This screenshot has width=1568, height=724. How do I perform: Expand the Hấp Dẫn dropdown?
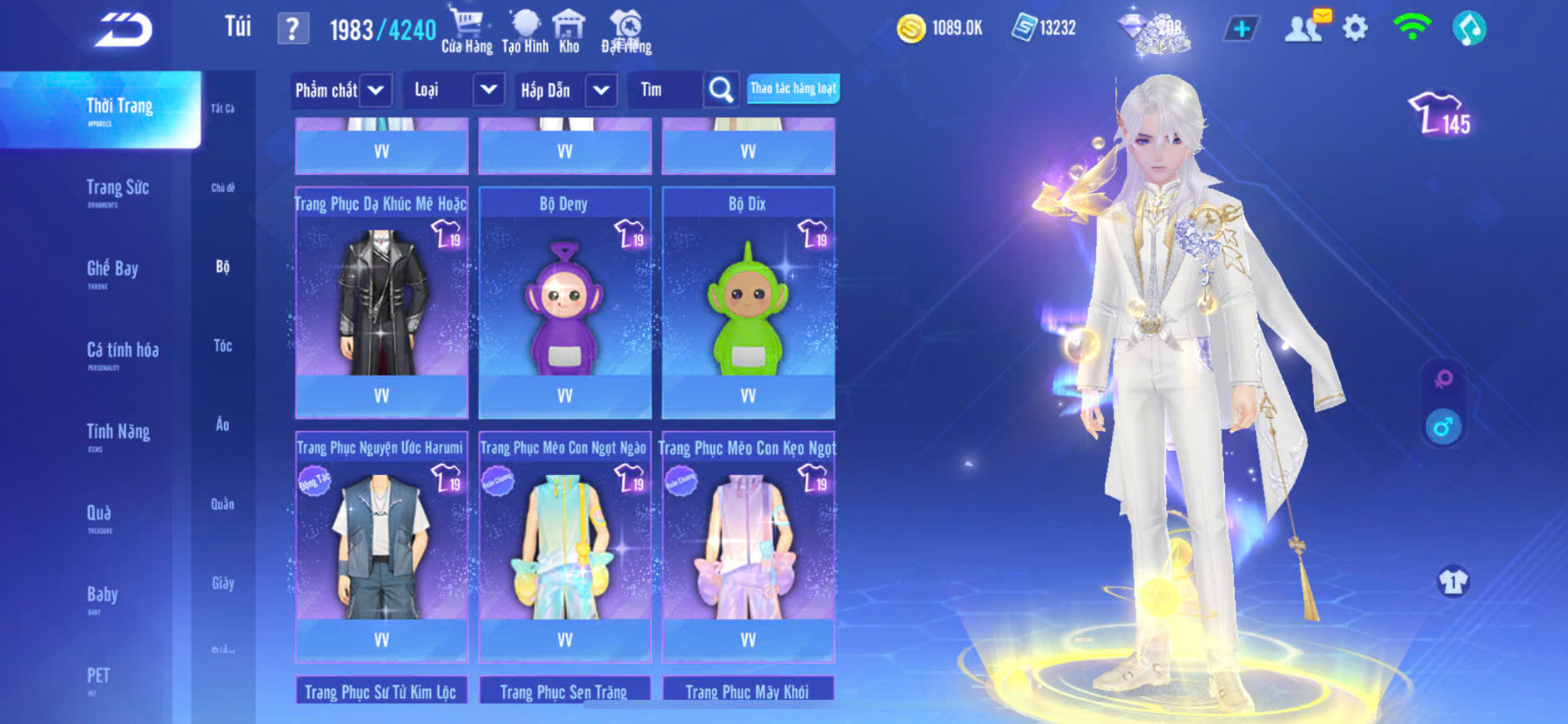pos(601,90)
